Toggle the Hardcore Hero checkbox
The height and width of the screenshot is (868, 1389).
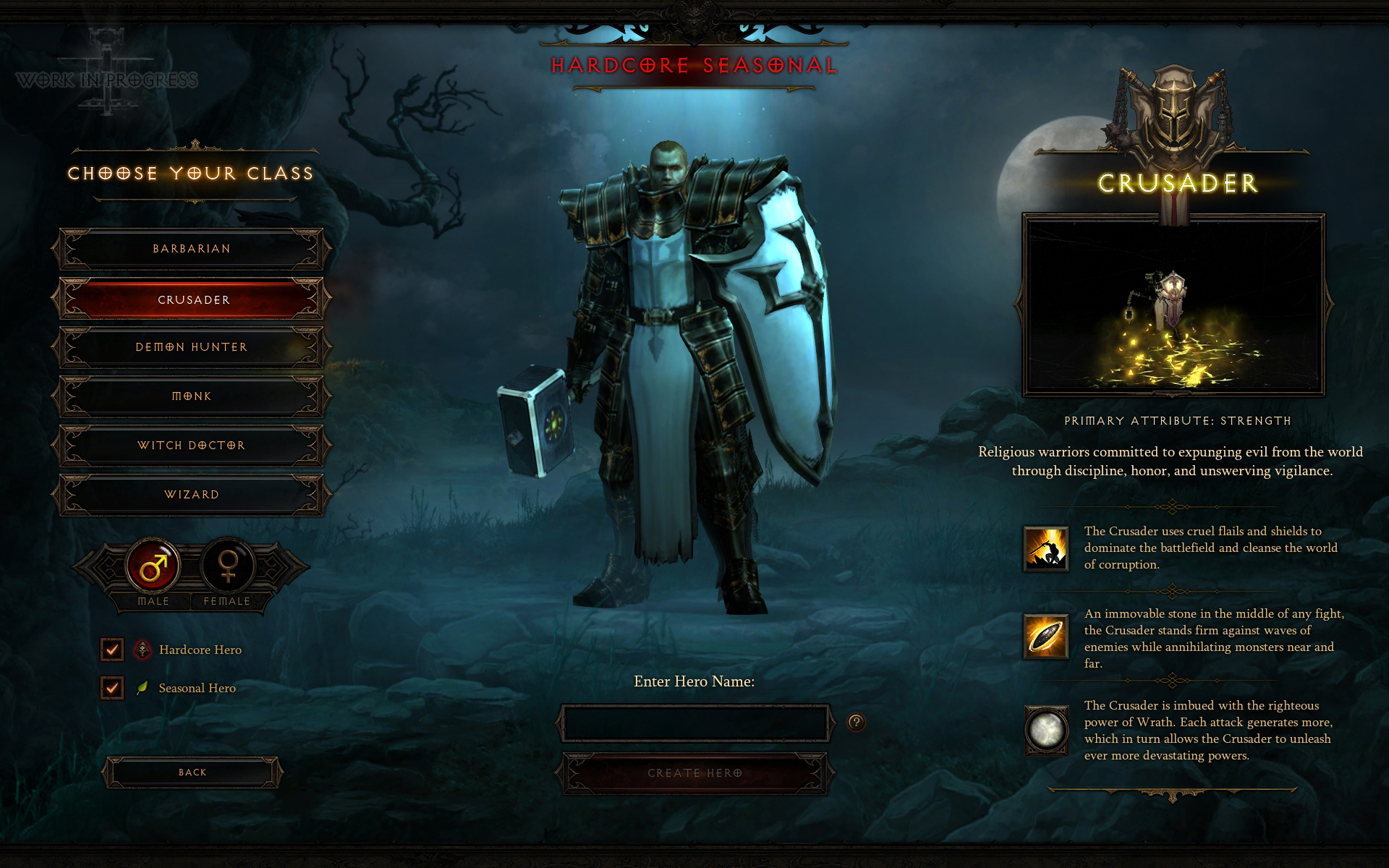click(112, 650)
